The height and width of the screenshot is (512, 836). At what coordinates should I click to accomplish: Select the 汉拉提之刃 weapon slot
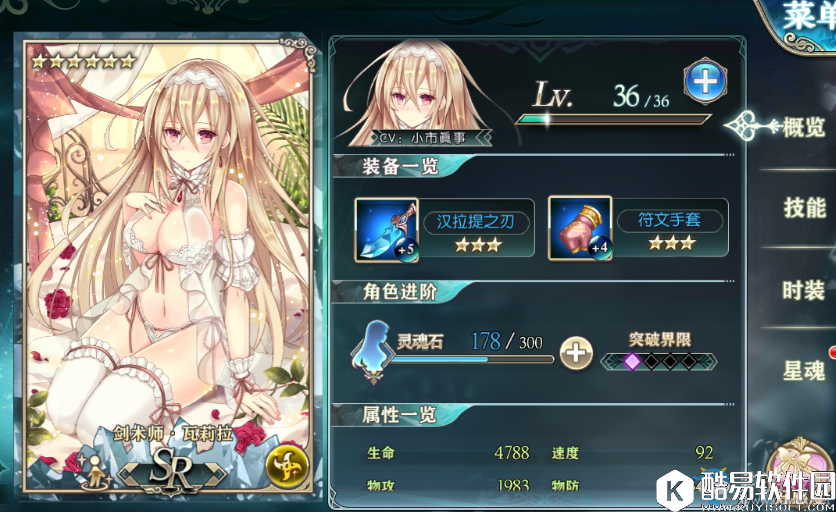[x=386, y=229]
